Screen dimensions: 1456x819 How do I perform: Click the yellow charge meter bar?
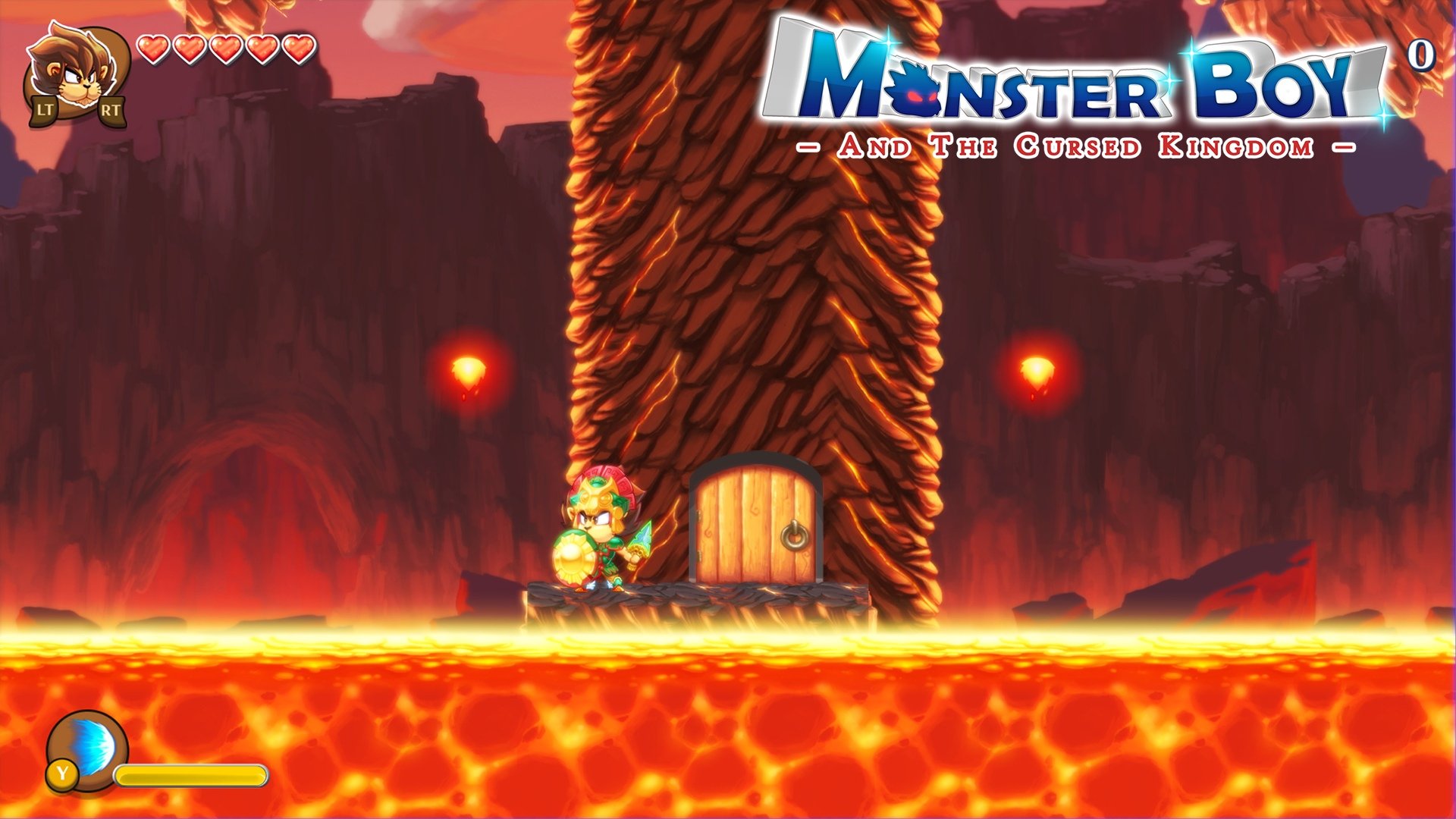[x=188, y=775]
